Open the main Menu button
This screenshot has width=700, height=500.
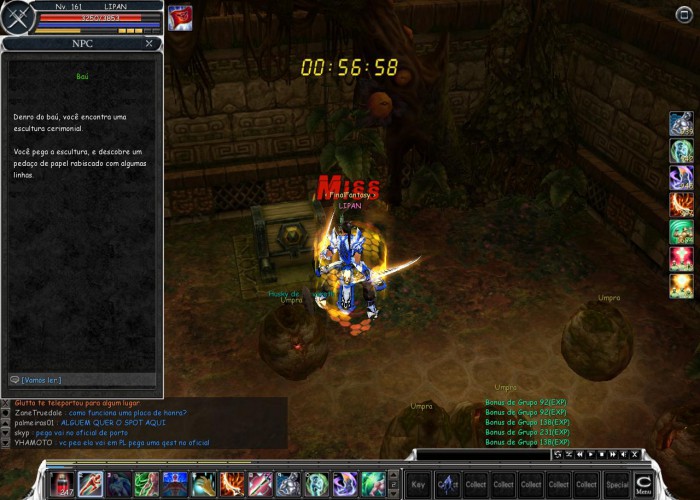coord(643,484)
